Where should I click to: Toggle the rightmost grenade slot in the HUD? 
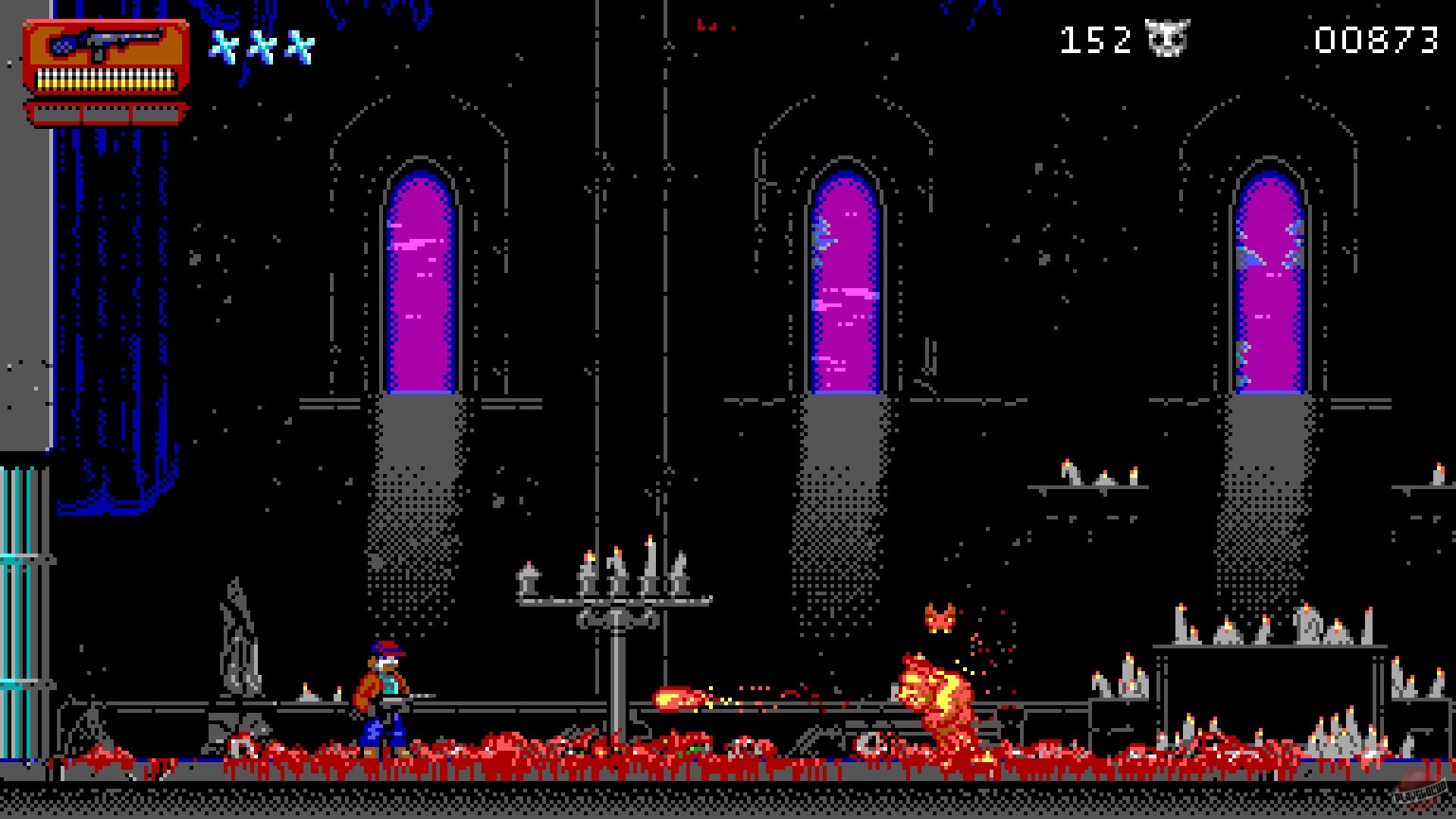[x=155, y=112]
